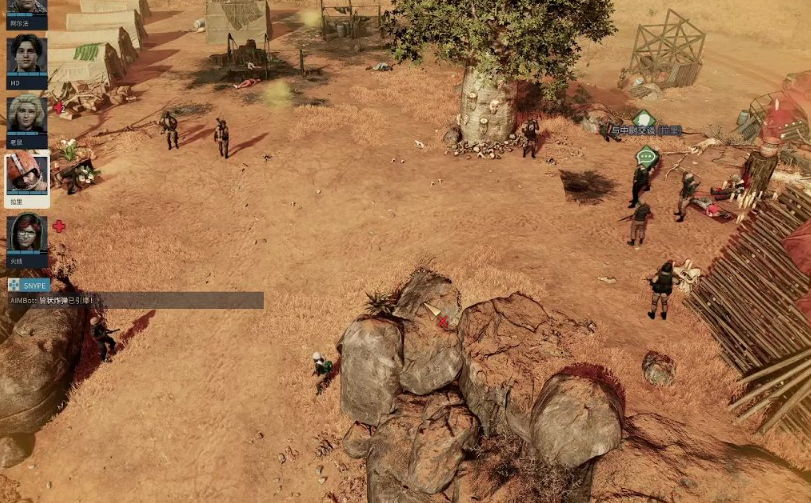Click the green speech bubble talk icon
This screenshot has width=811, height=503.
pos(648,155)
